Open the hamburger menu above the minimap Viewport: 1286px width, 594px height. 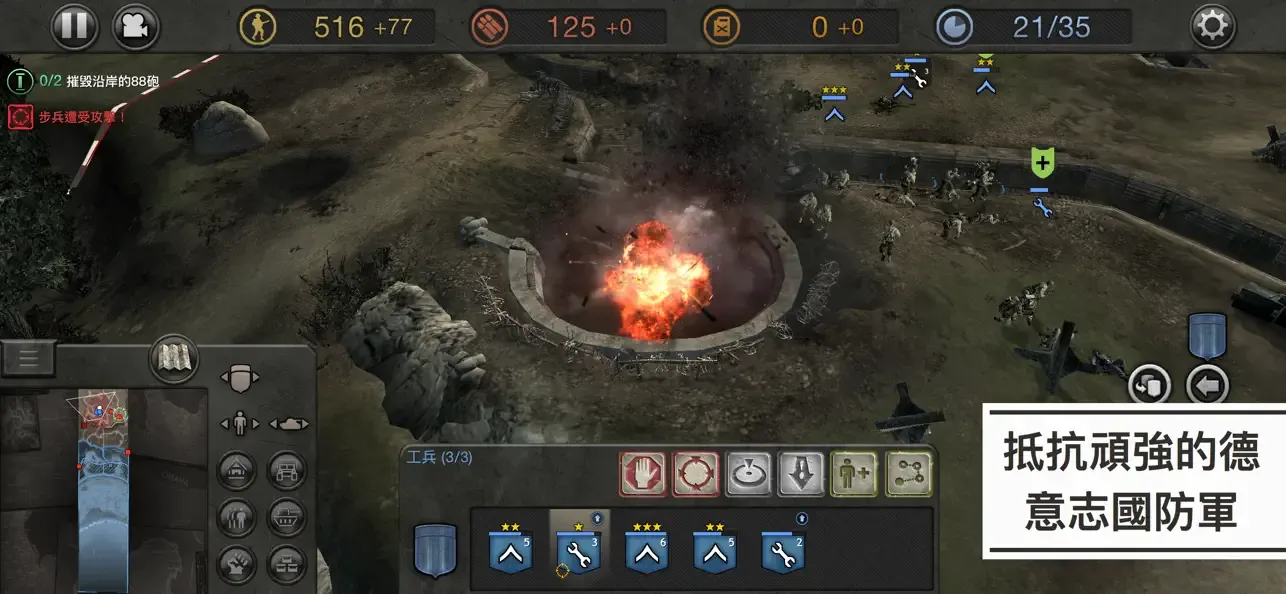pos(28,358)
